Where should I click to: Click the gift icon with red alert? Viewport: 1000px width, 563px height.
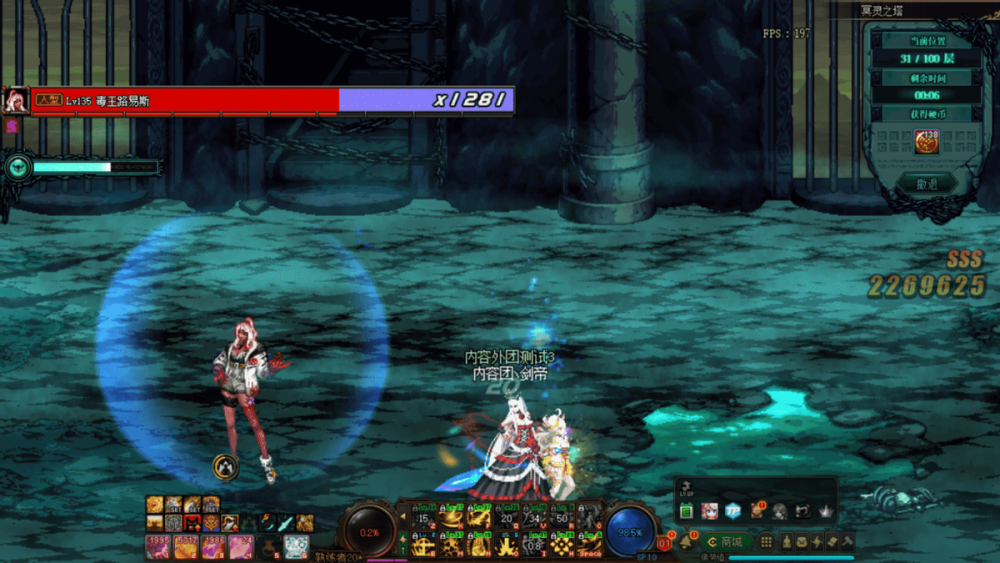(756, 511)
